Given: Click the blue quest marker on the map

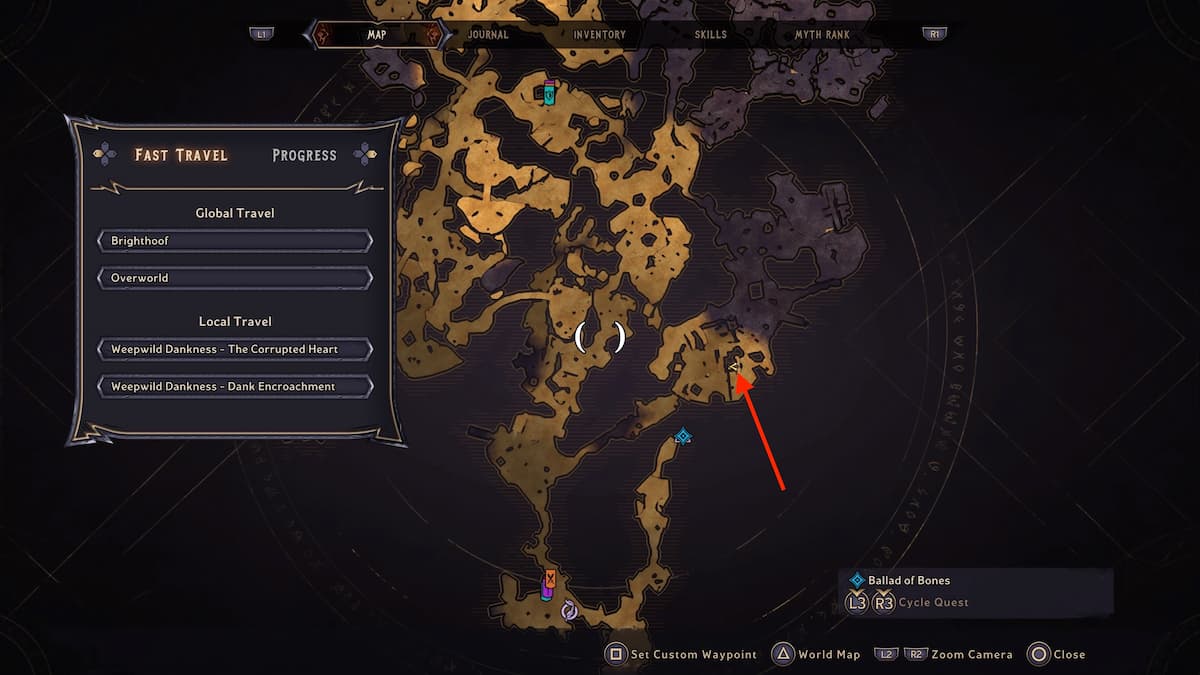Looking at the screenshot, I should tap(683, 436).
